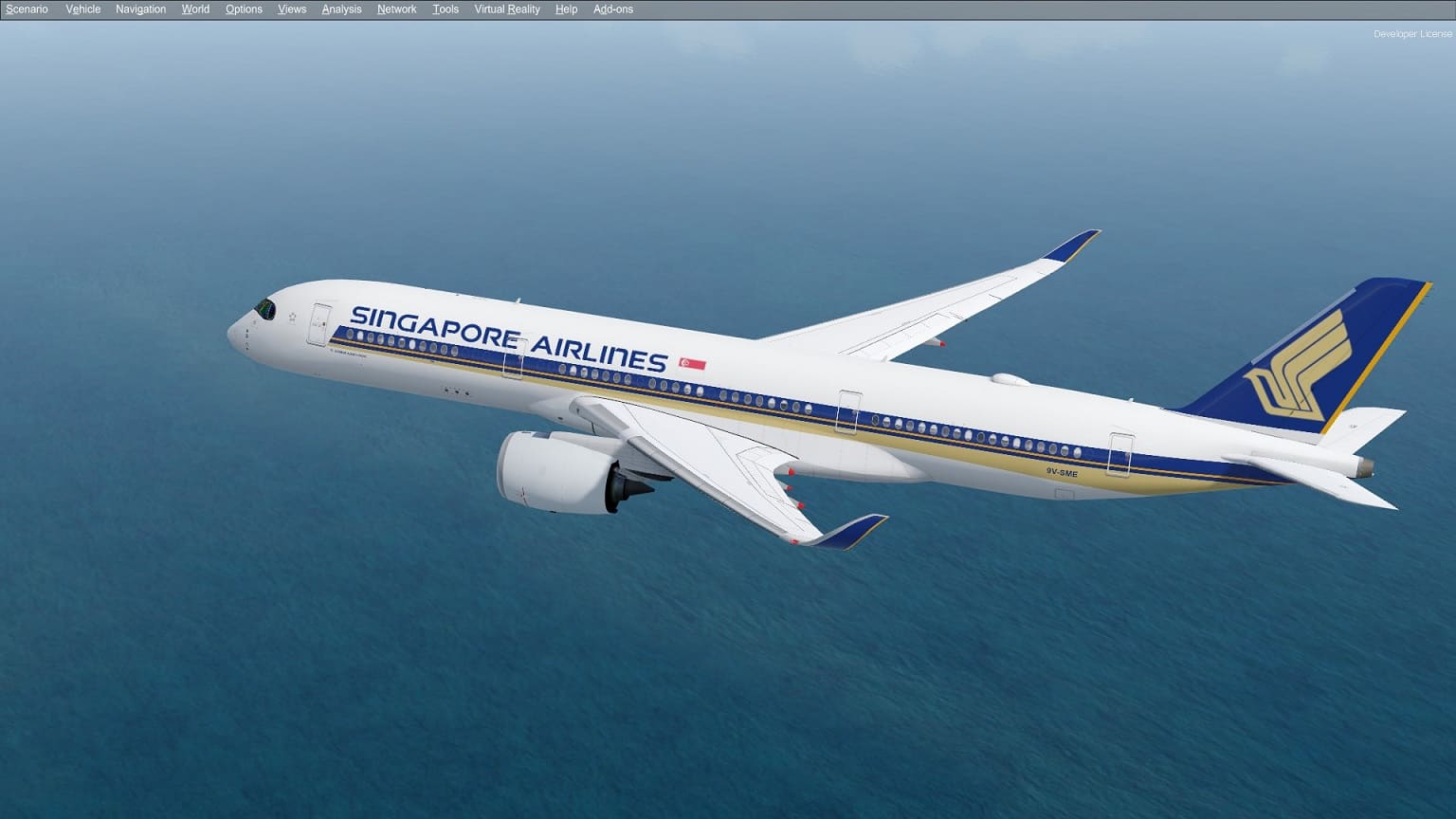The width and height of the screenshot is (1456, 819).
Task: Open the Scenario menu
Action: 27,9
